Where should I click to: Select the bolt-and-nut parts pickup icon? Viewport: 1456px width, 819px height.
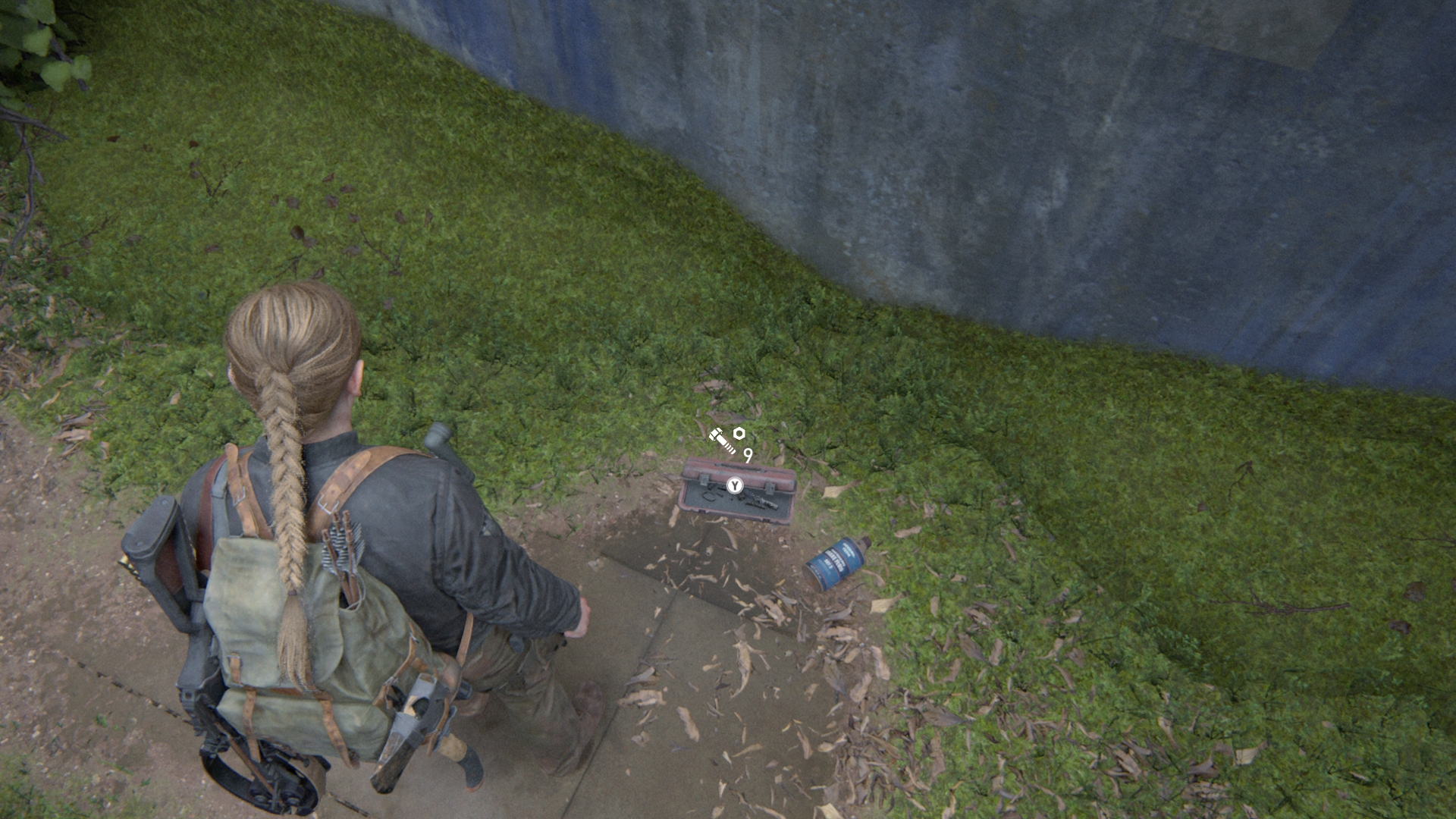(x=726, y=439)
